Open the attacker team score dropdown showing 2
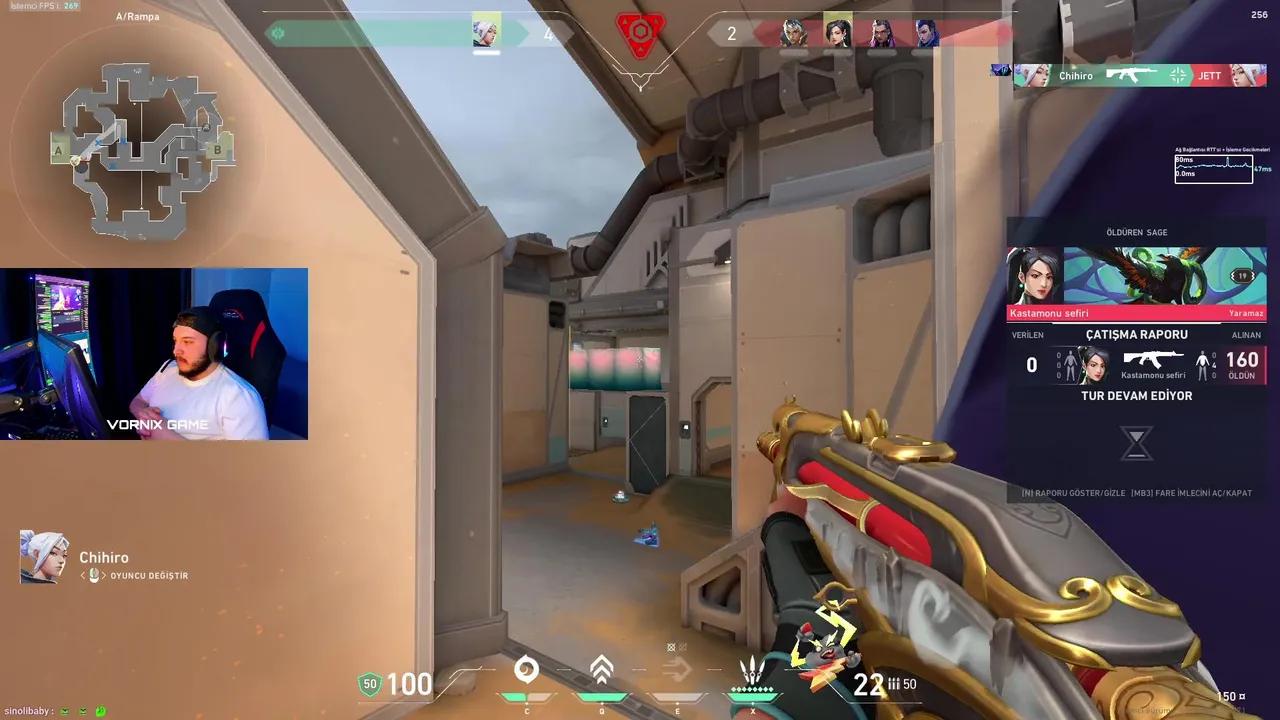Screen dimensions: 1280x720 (731, 33)
